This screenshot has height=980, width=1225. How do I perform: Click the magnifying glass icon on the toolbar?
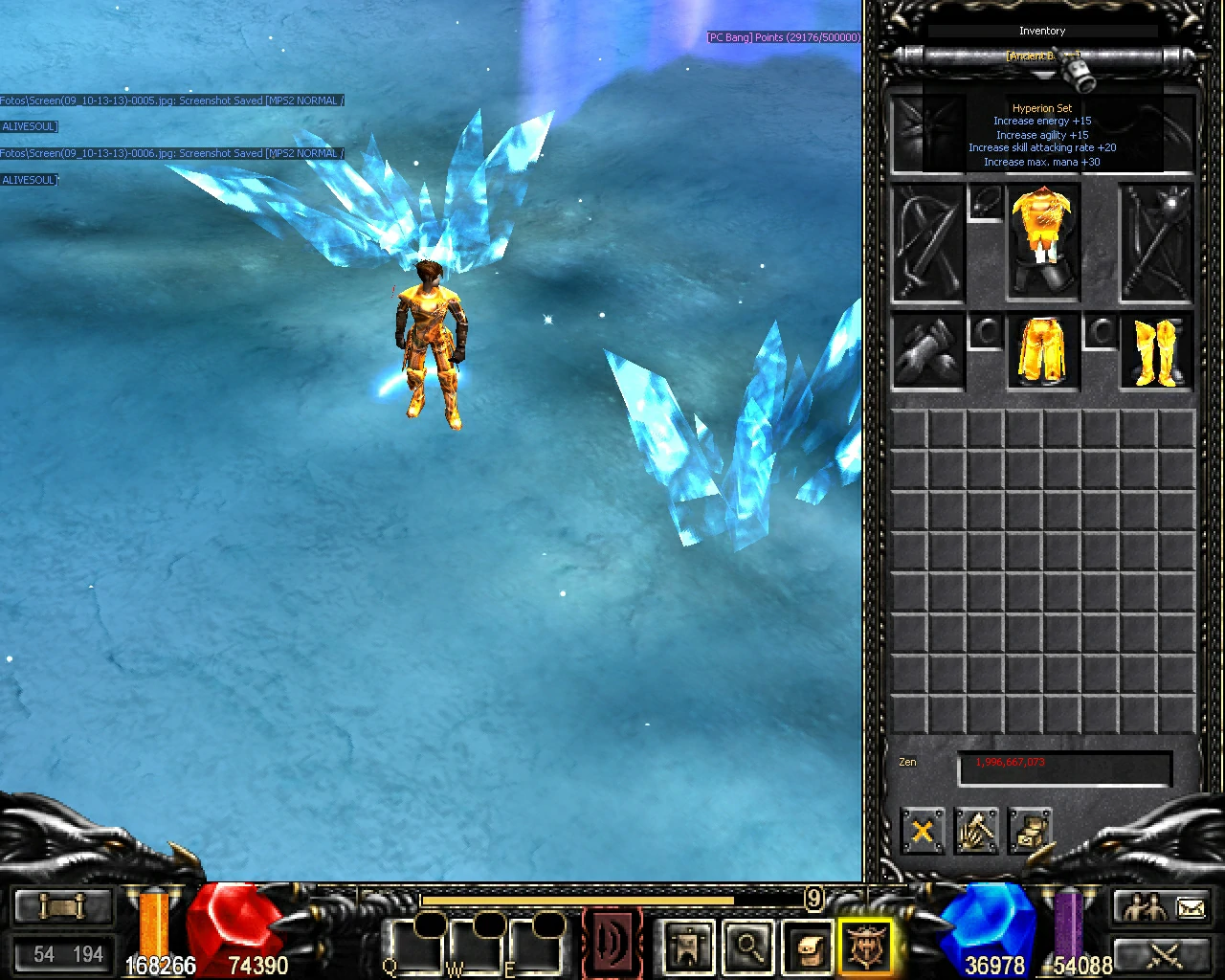749,946
